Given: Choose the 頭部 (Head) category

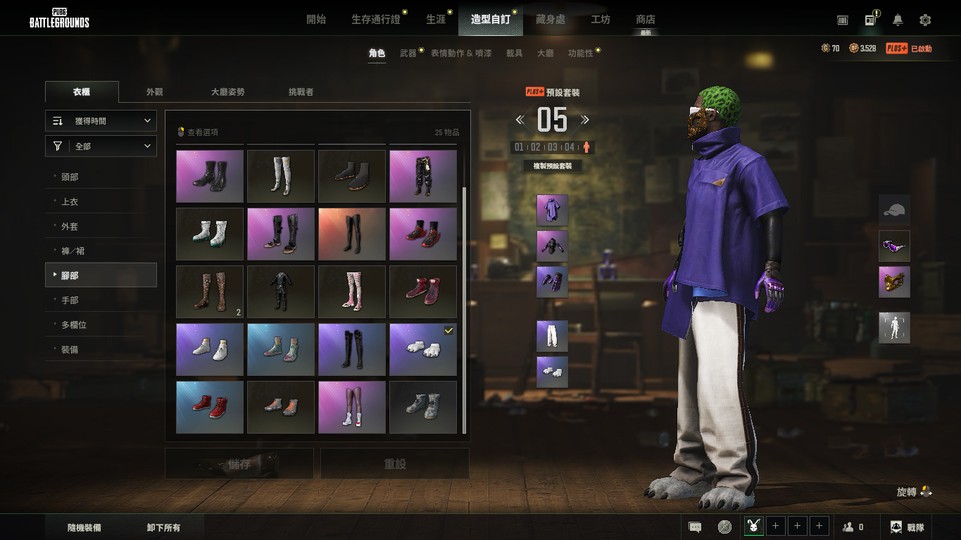Looking at the screenshot, I should [70, 177].
